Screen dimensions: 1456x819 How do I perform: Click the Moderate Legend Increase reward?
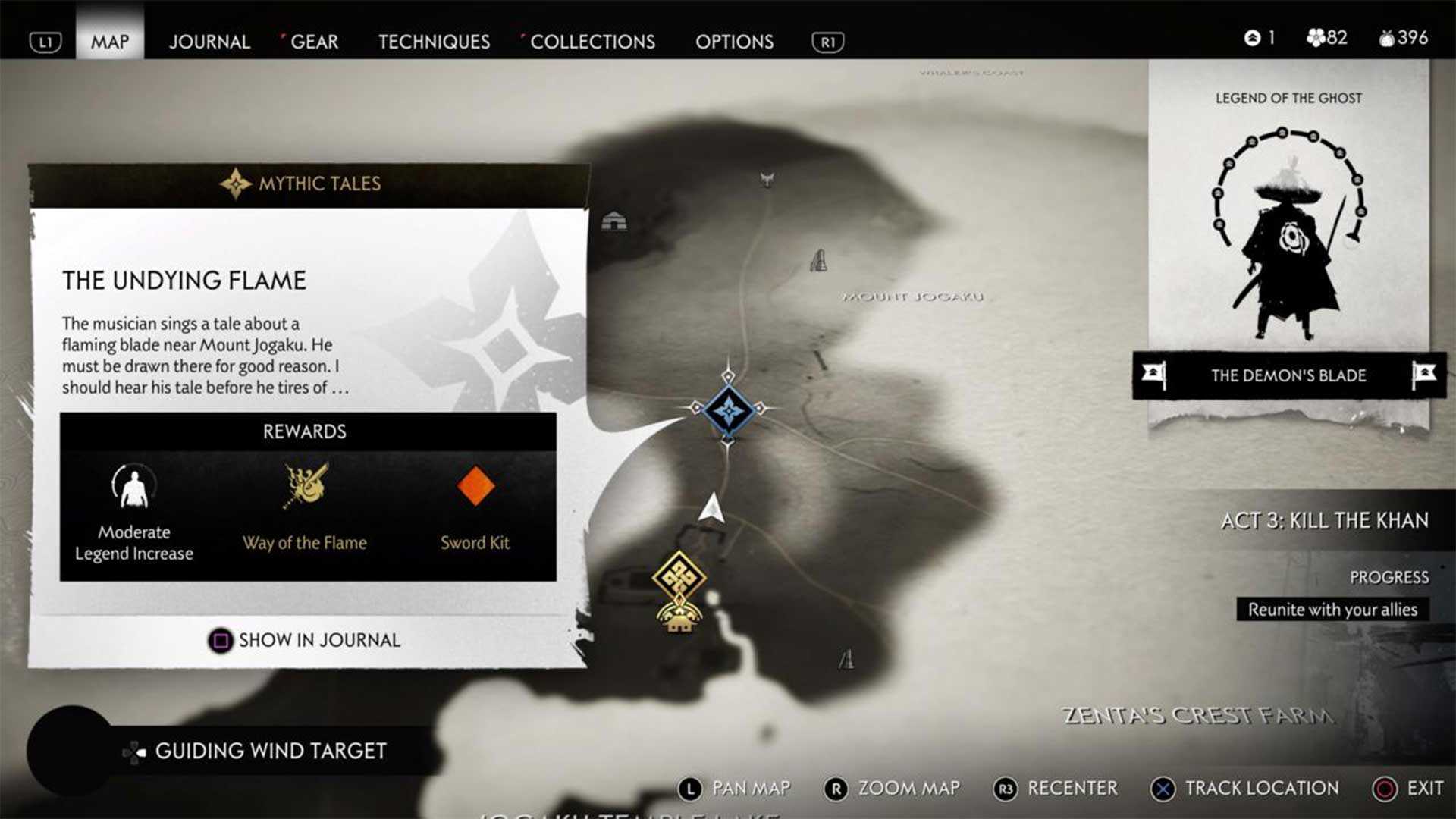click(134, 513)
